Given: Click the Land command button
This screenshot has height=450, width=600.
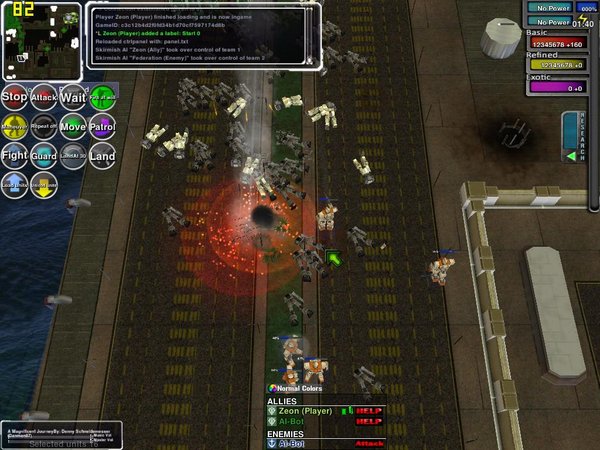Looking at the screenshot, I should tap(102, 156).
